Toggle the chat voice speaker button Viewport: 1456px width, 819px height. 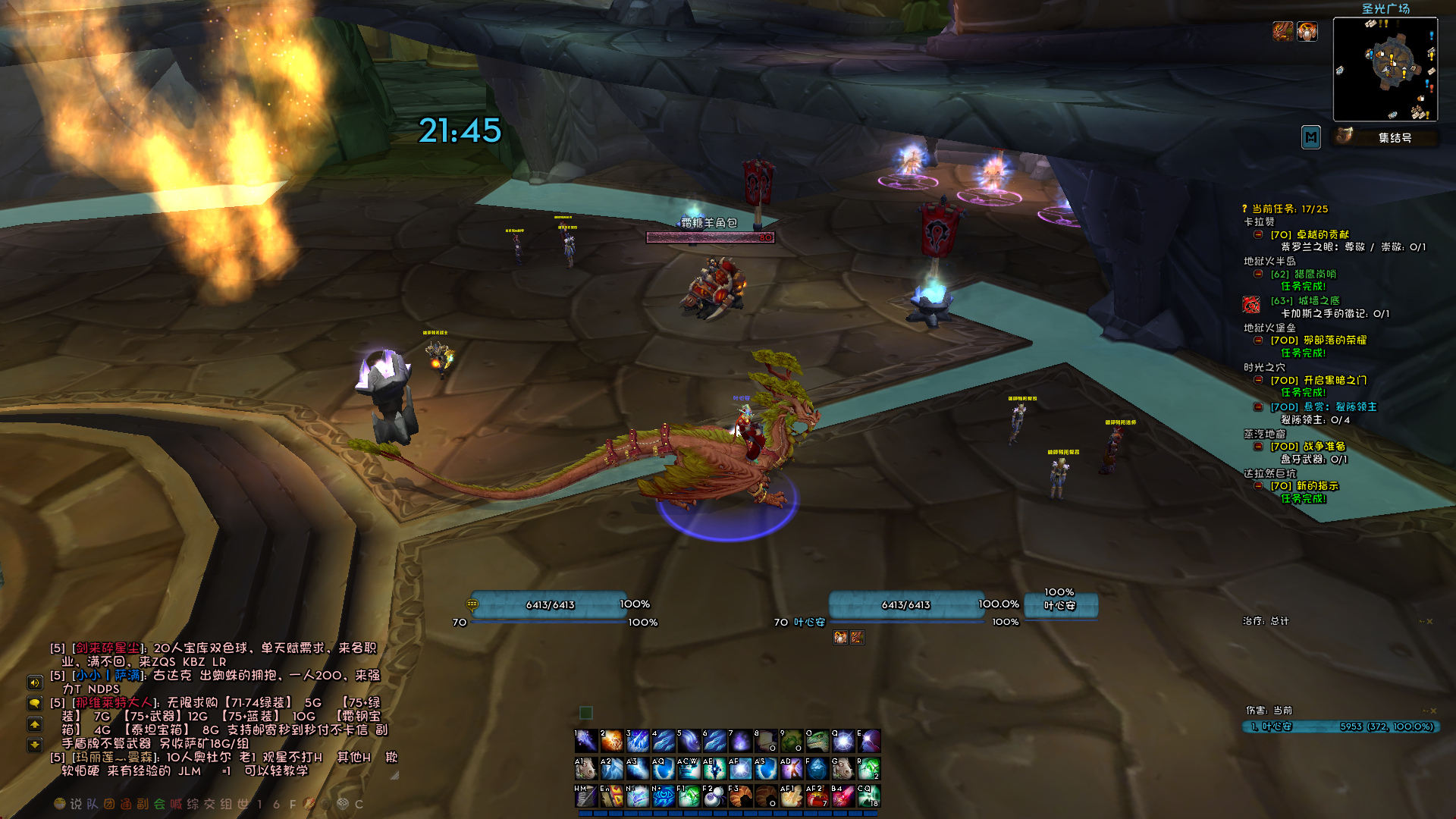click(35, 682)
